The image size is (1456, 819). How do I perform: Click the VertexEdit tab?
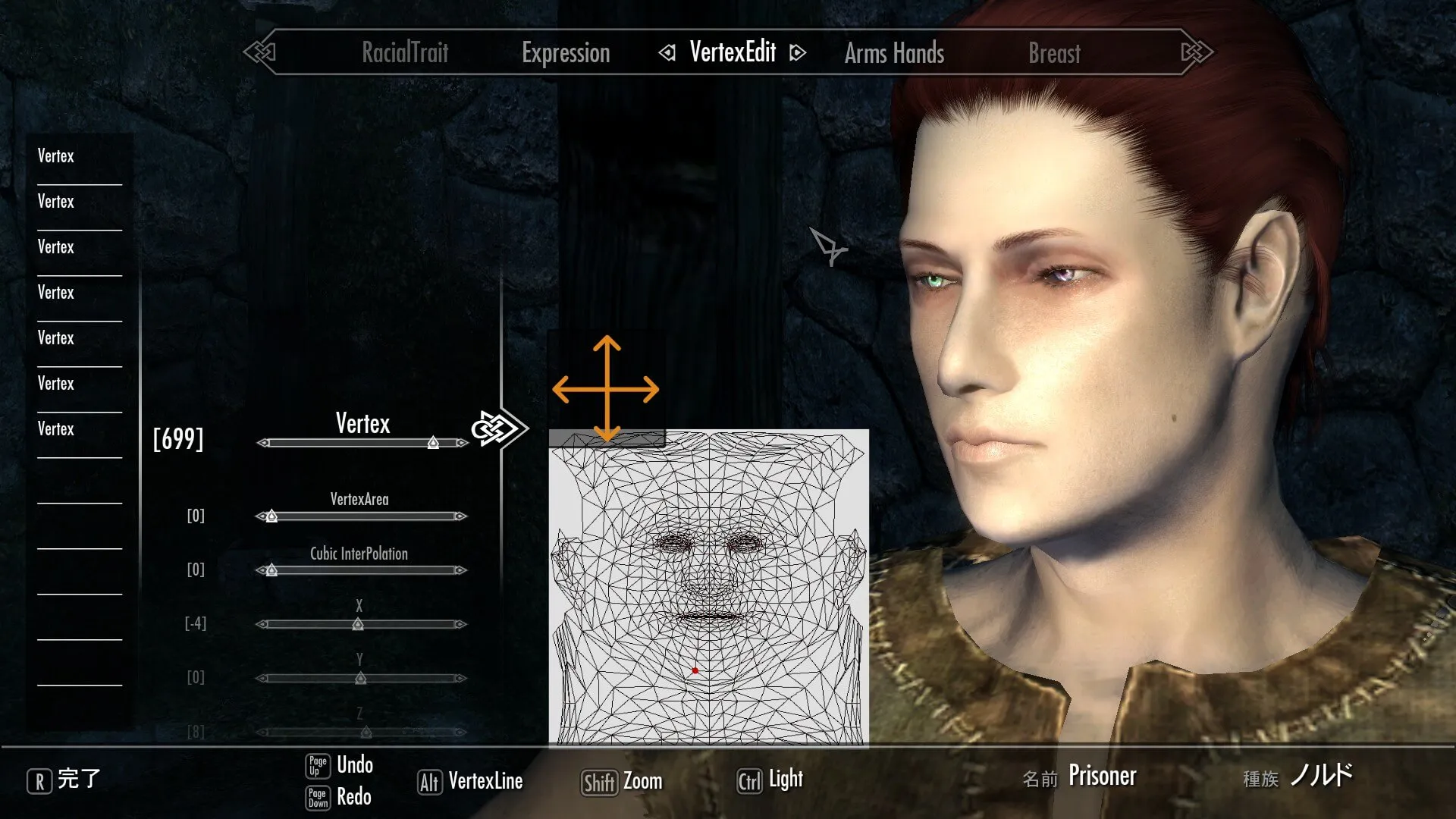[x=733, y=52]
